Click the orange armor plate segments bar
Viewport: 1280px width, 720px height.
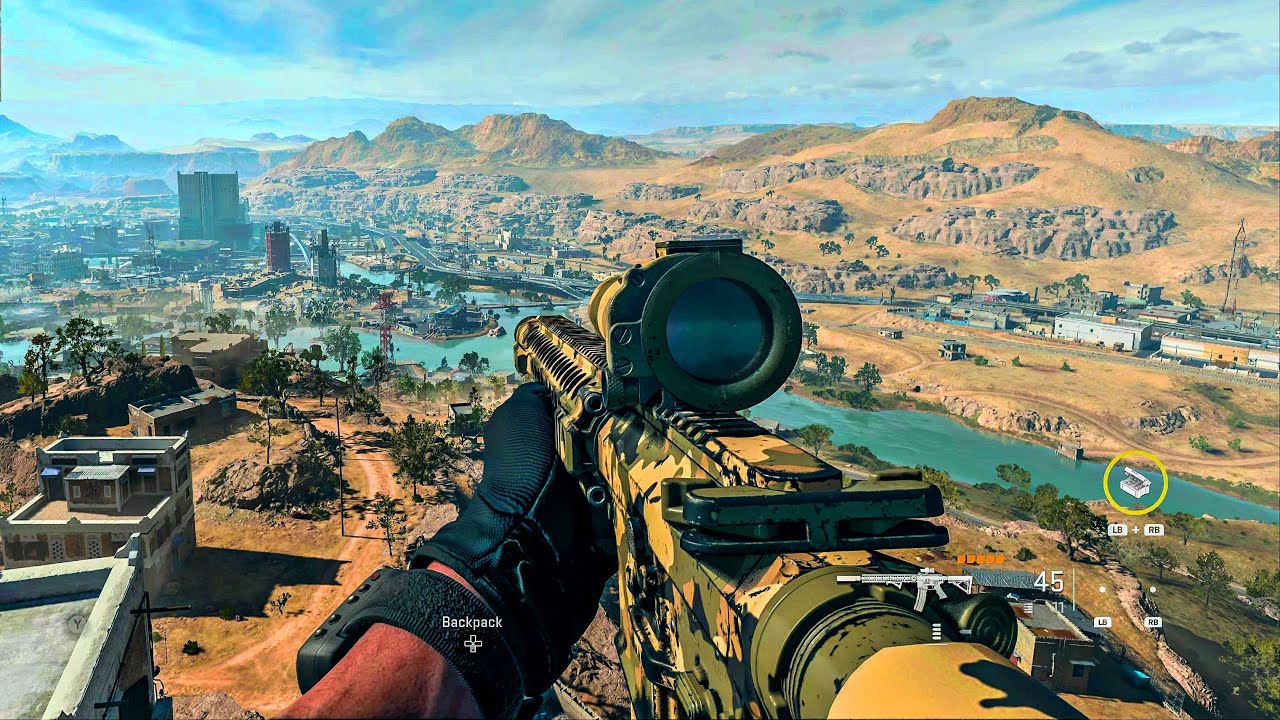[981, 559]
